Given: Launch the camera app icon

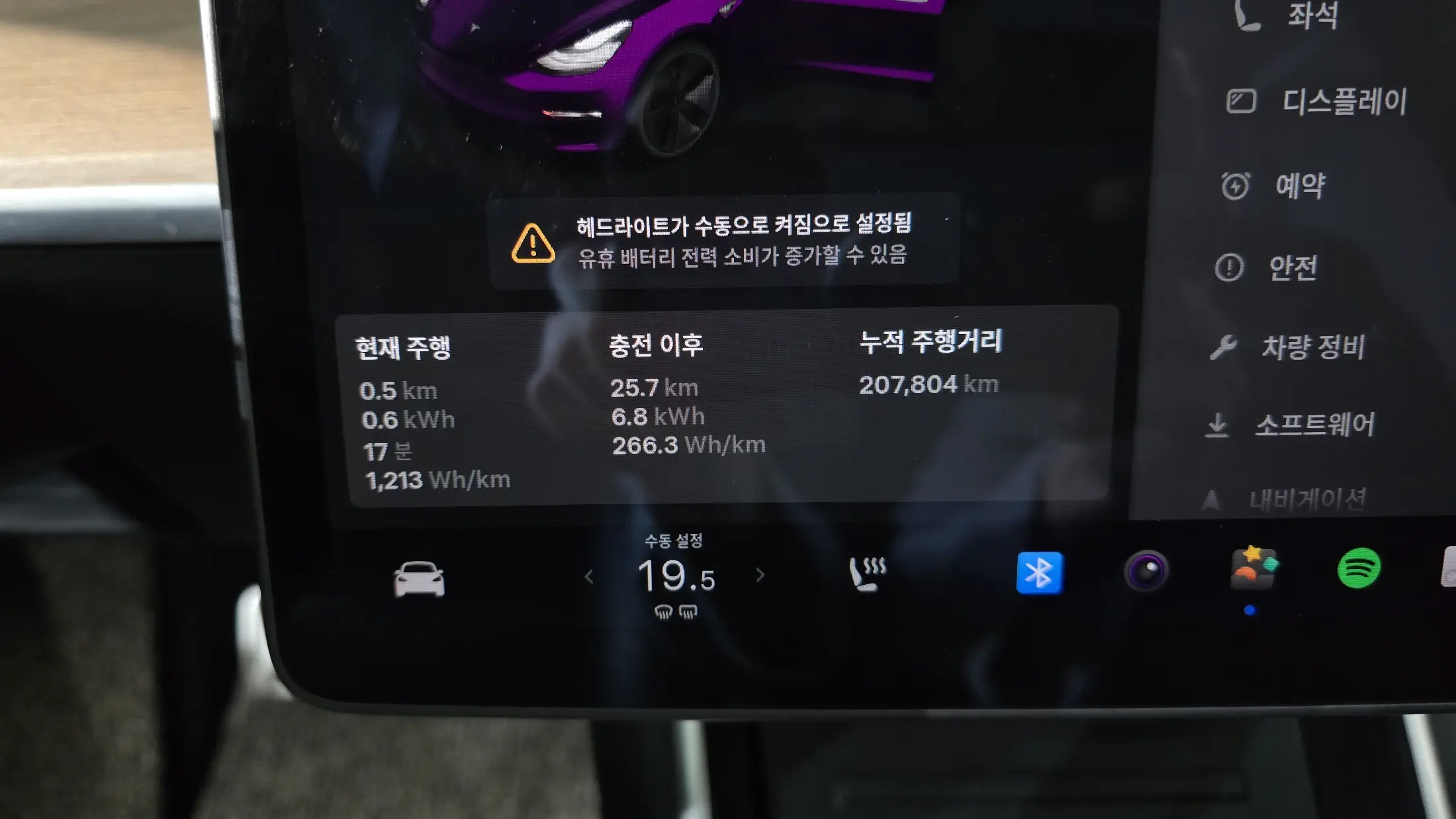Looking at the screenshot, I should tap(1146, 570).
